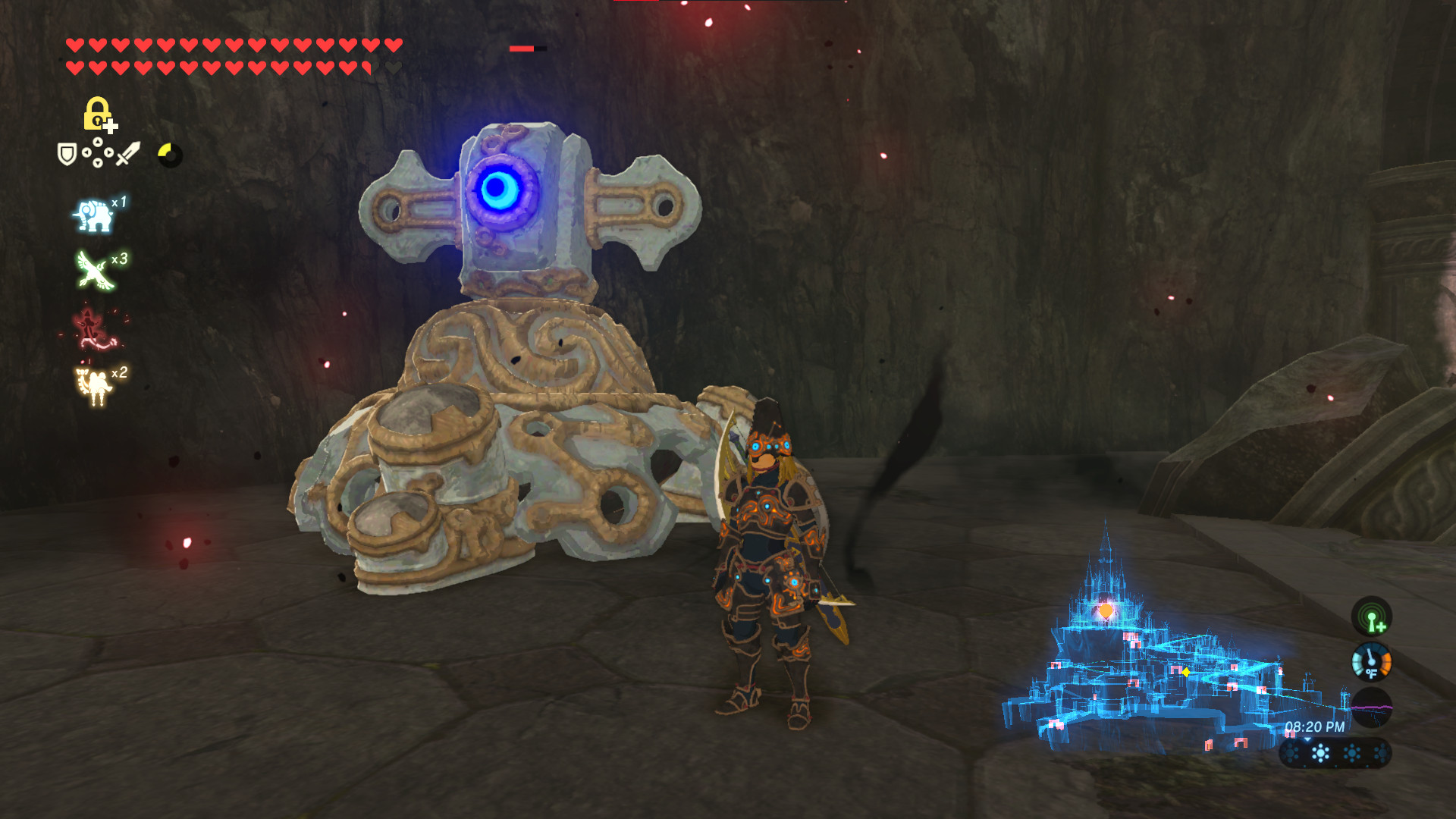
Task: Click the d-pad right arrow indicator
Action: pos(109,153)
